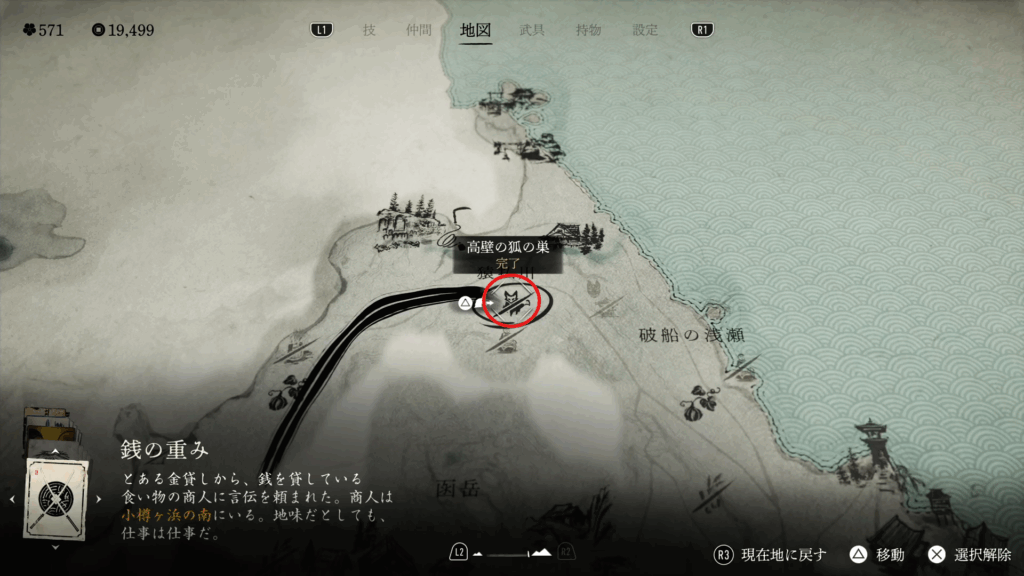Select the 地図 map tab
Viewport: 1024px width, 576px height.
[x=475, y=30]
